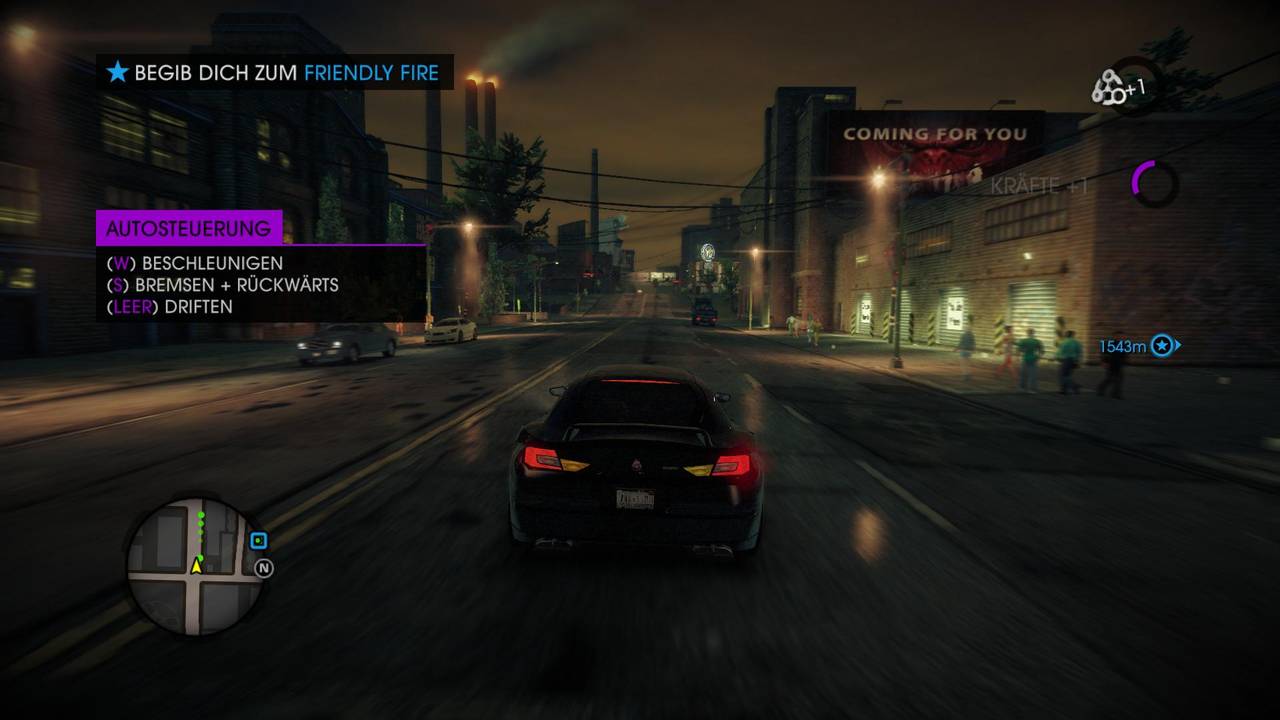Screen dimensions: 1280x720
Task: Click the purple respect ring meter
Action: point(1154,183)
